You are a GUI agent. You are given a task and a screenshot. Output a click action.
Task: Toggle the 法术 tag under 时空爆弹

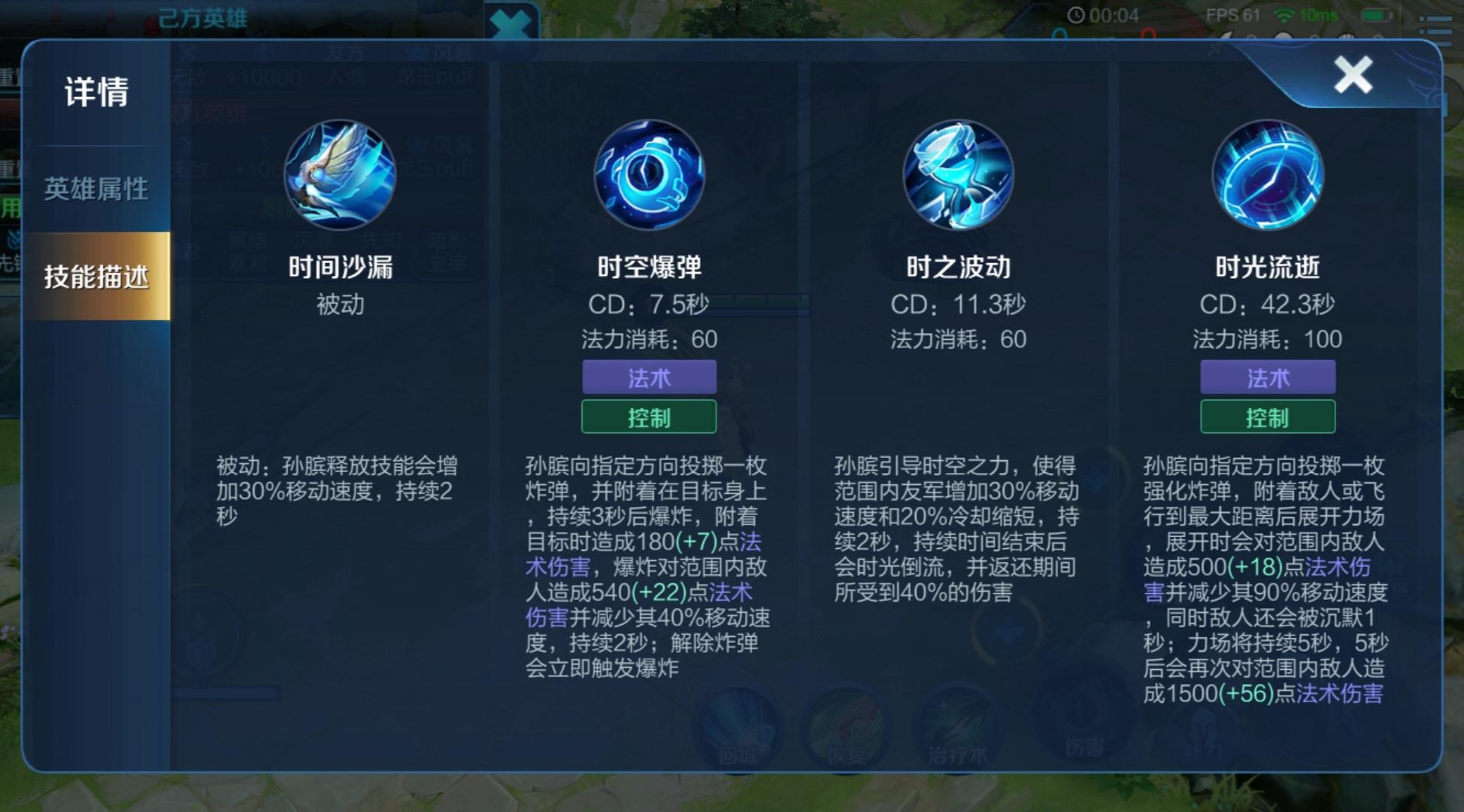coord(650,377)
